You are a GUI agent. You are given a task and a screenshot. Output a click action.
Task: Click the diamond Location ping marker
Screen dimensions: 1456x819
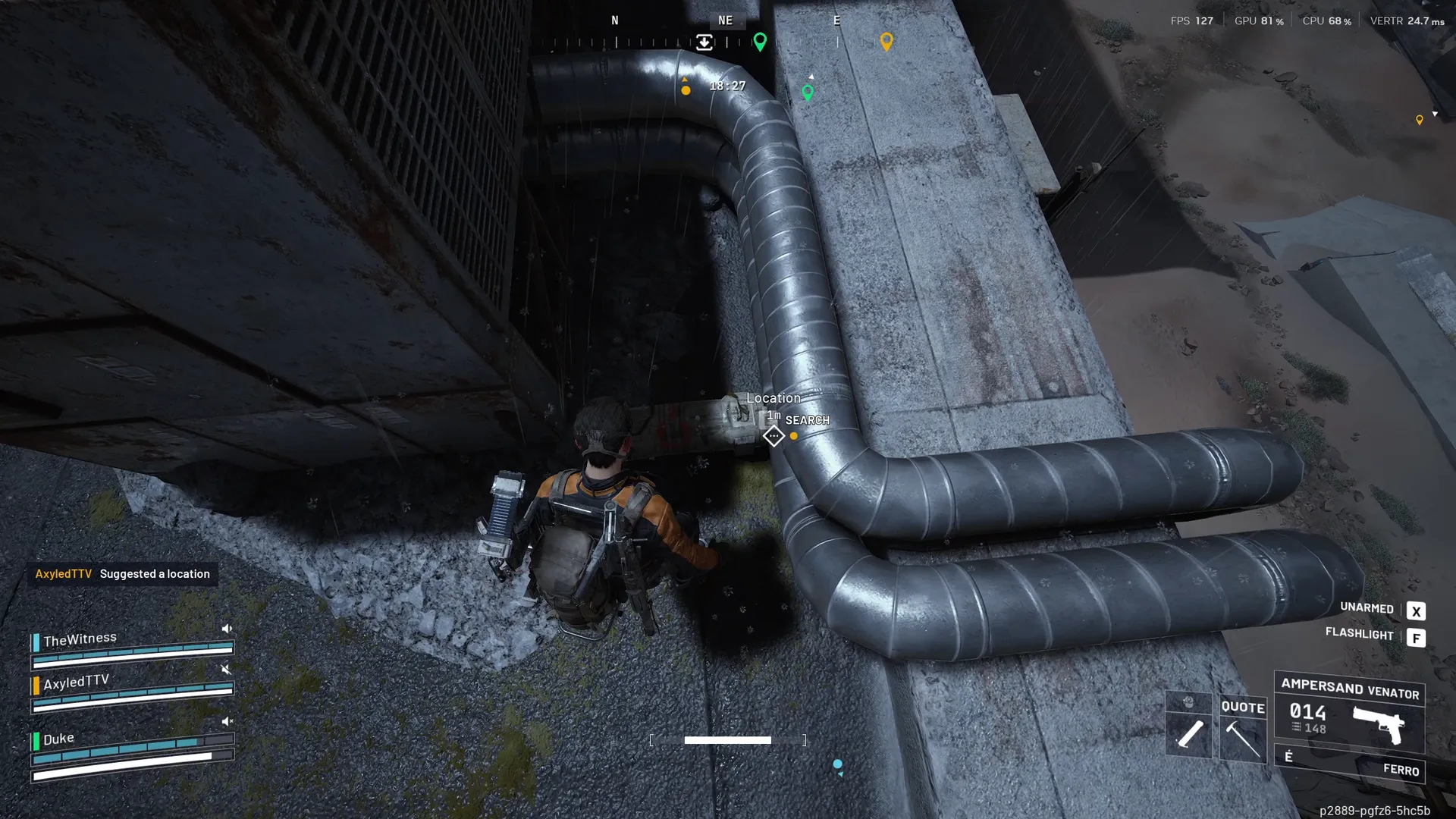(773, 436)
